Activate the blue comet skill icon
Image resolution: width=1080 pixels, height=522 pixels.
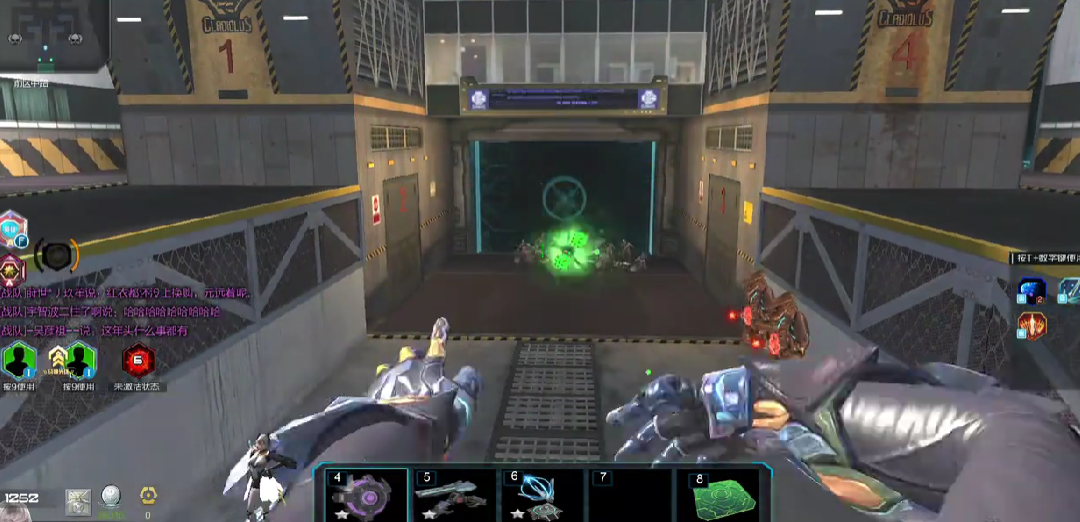[1031, 291]
